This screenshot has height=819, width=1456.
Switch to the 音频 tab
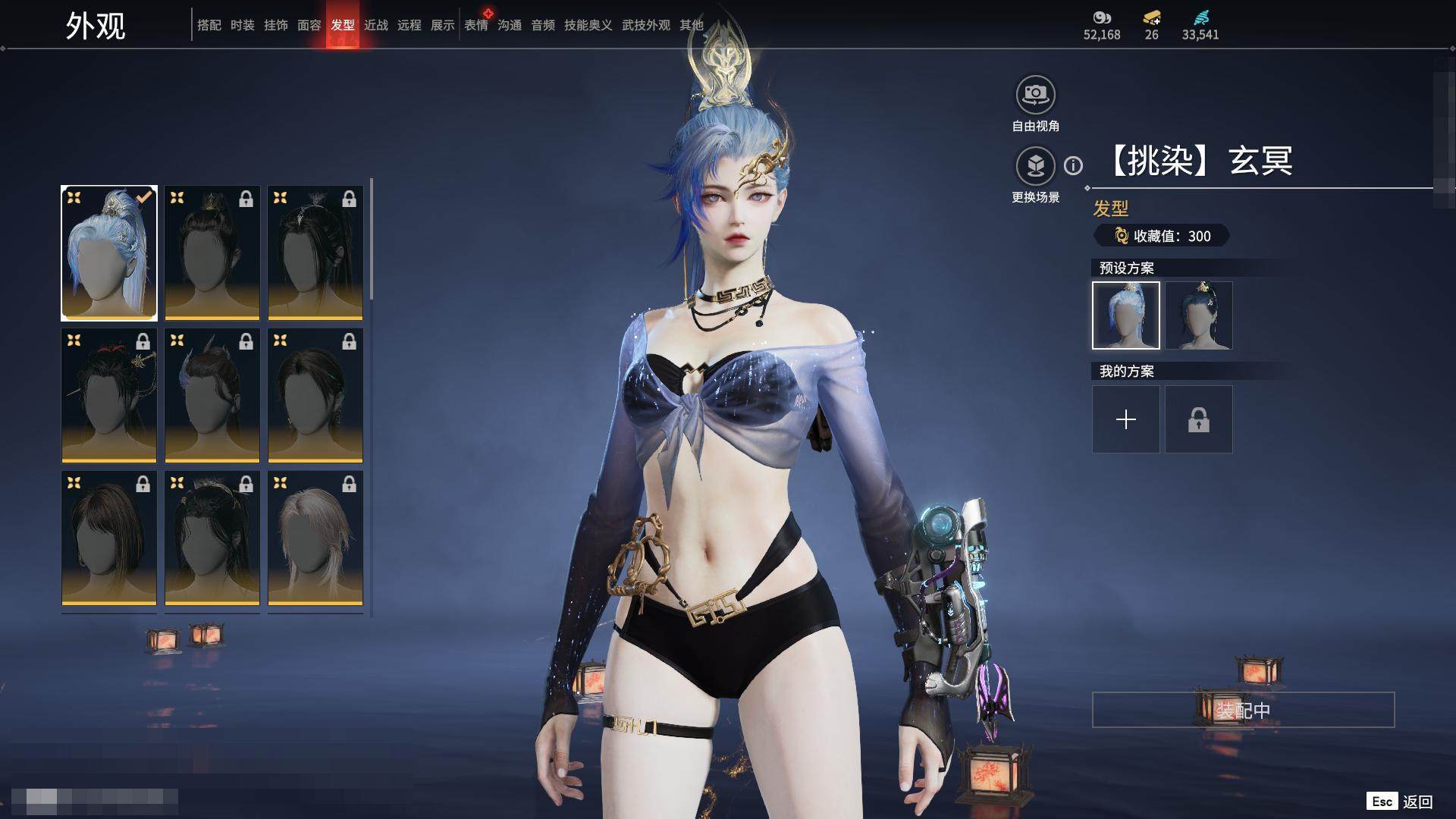pyautogui.click(x=543, y=25)
